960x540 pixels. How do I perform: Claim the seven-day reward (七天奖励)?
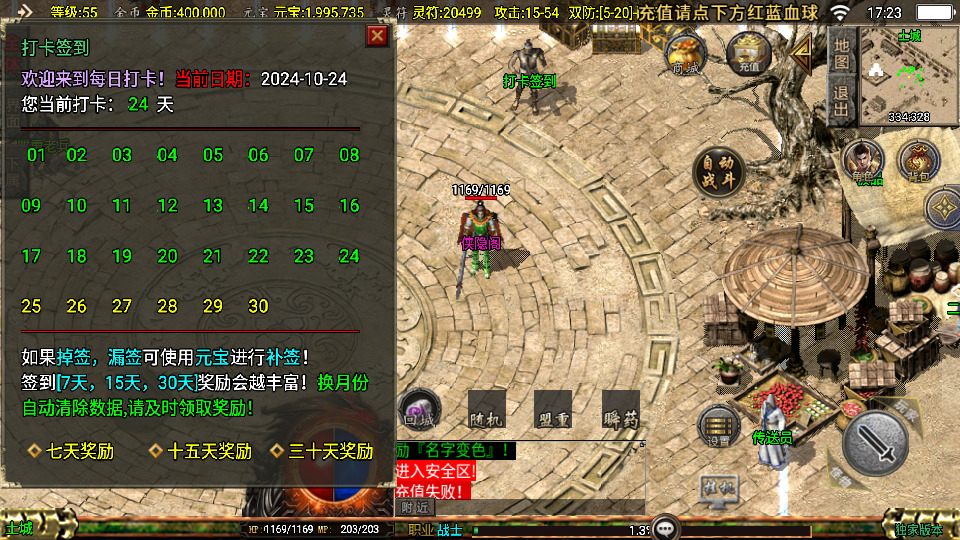[72, 451]
